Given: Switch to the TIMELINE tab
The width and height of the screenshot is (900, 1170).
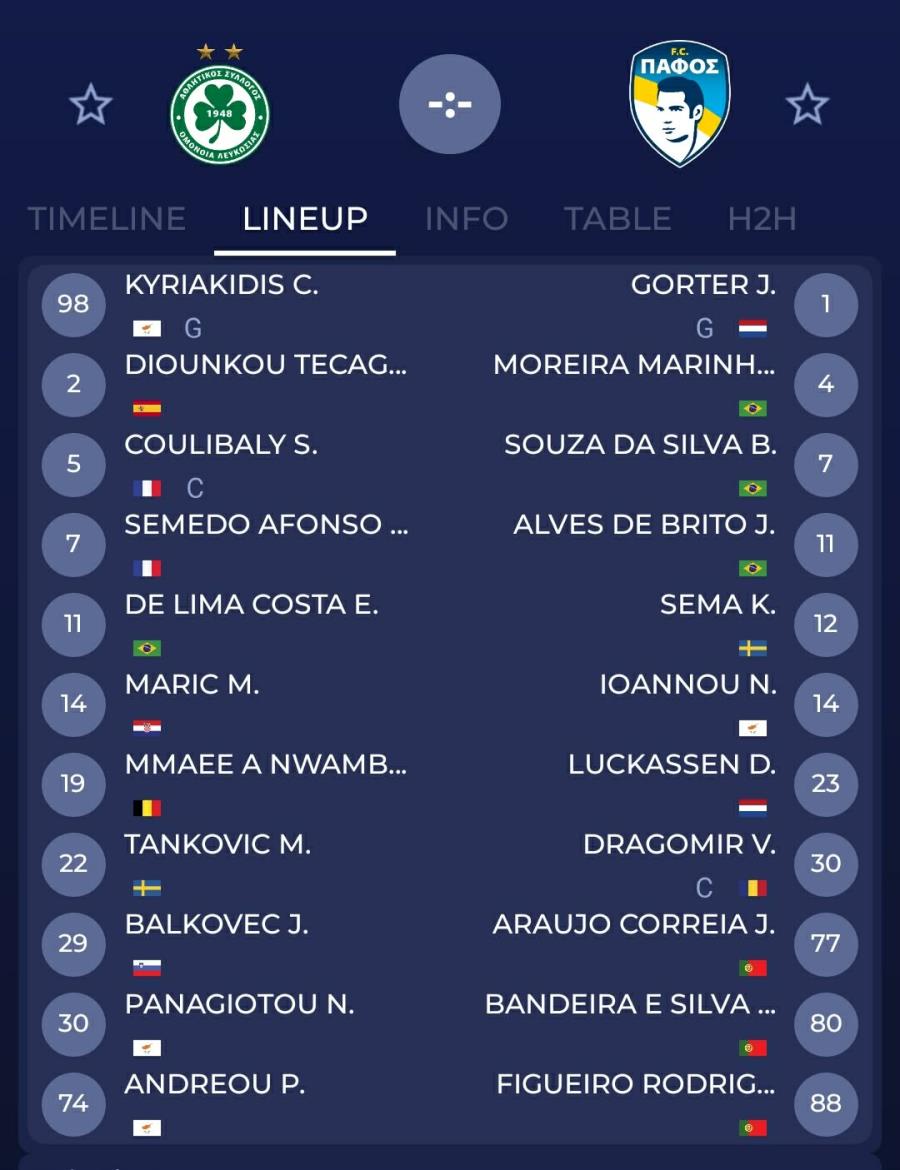Looking at the screenshot, I should click(x=107, y=218).
